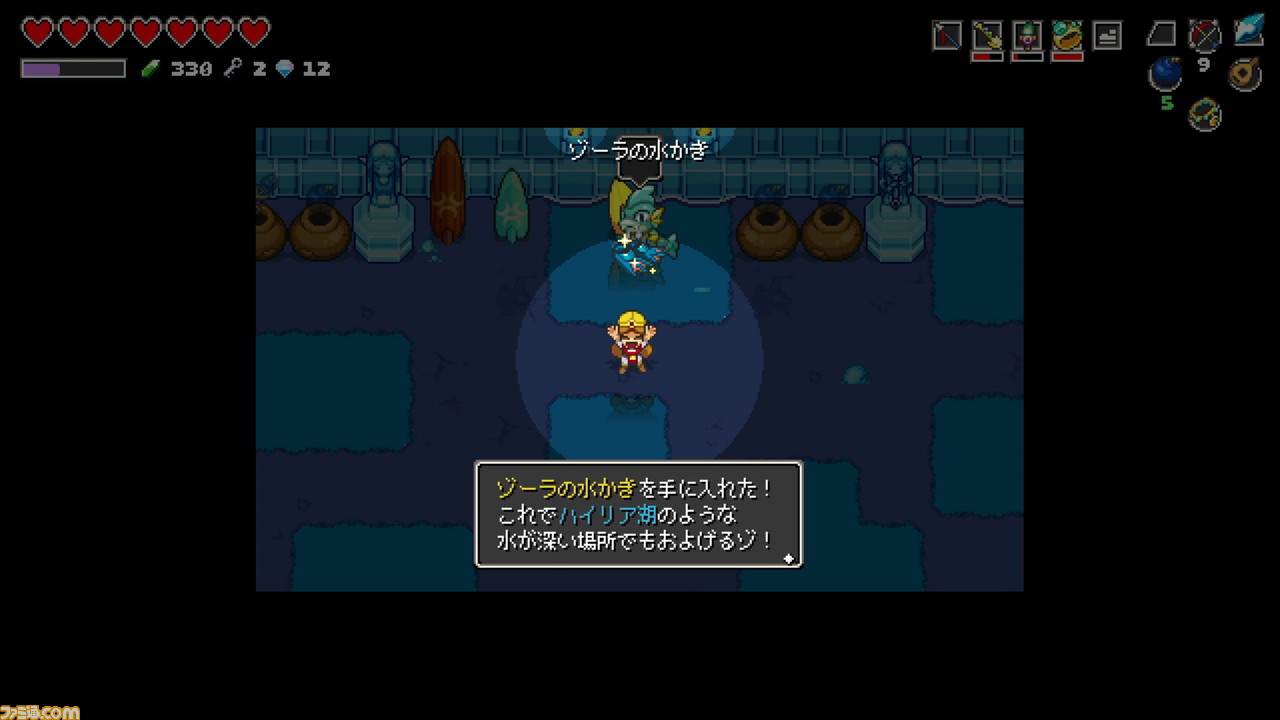Click the note icon at the end of the item row
The height and width of the screenshot is (720, 1280).
pos(1107,34)
